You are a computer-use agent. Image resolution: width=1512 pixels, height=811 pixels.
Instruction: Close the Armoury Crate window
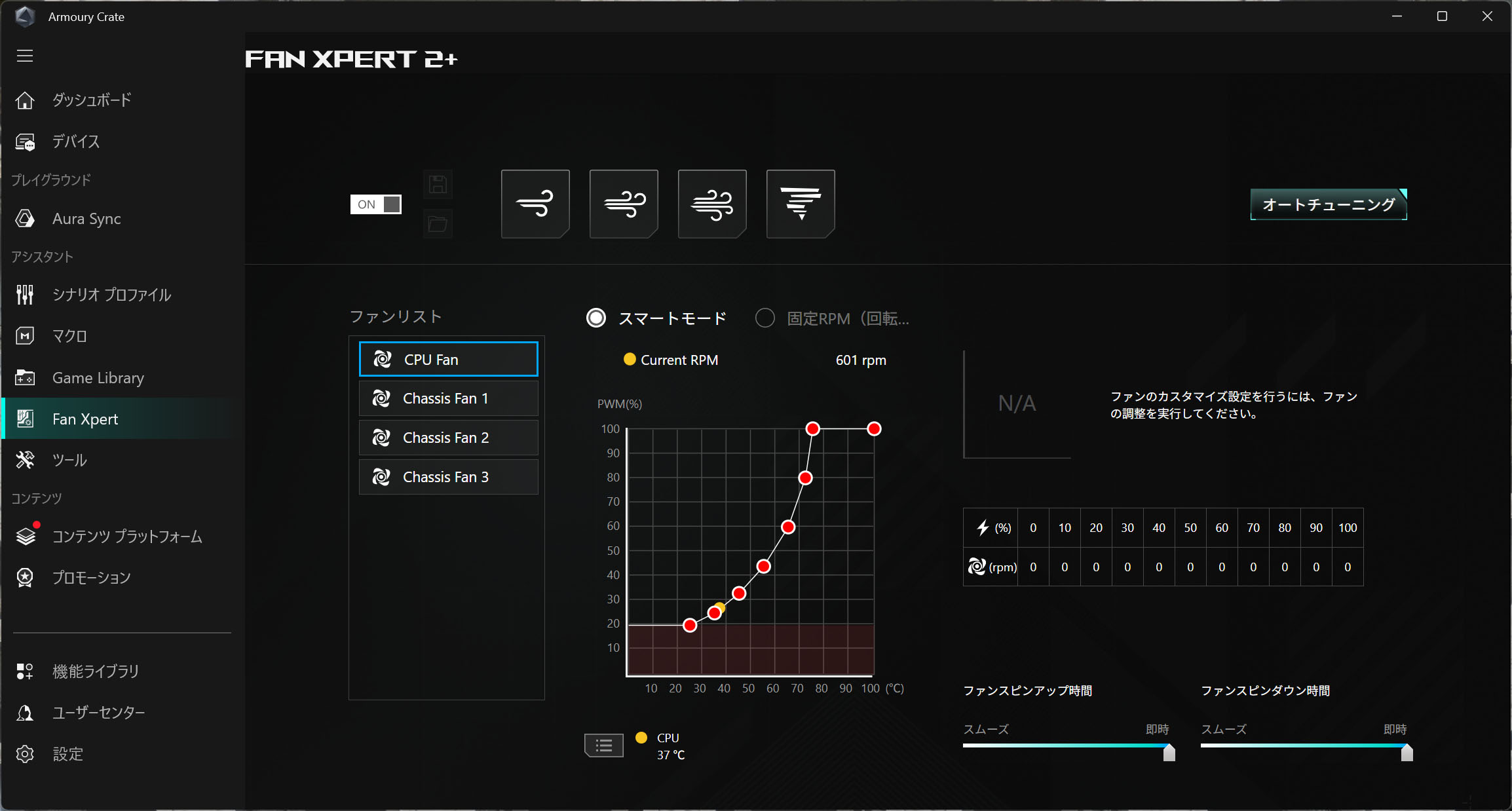[1487, 16]
